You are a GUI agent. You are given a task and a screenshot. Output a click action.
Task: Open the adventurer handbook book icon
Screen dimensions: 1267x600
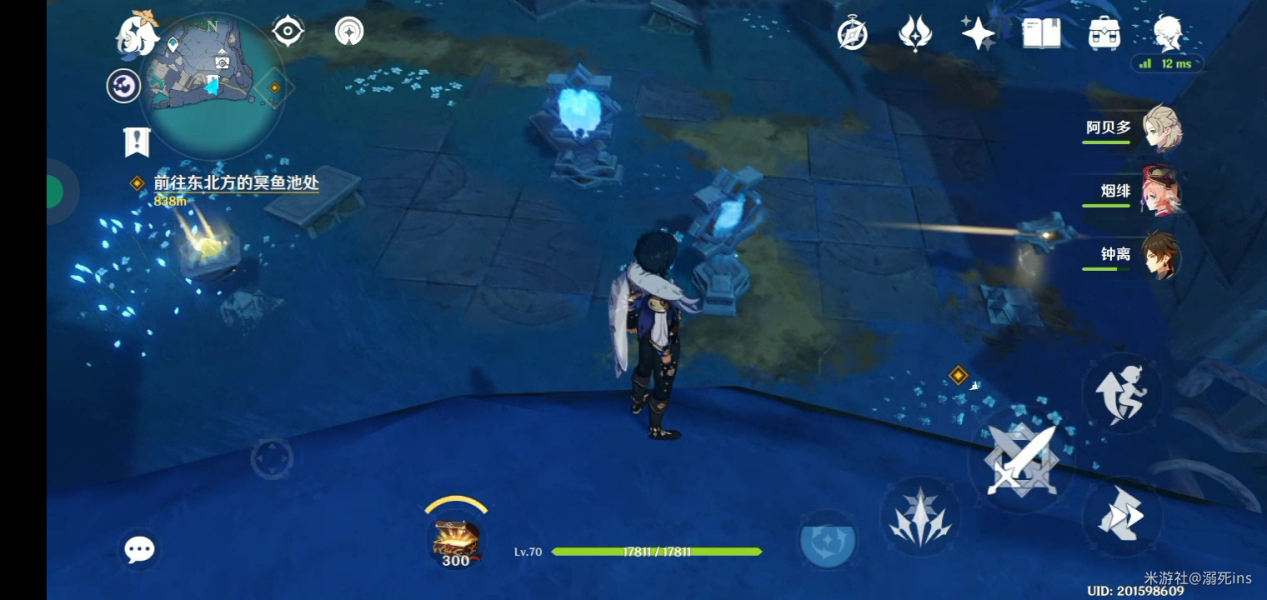[1041, 34]
